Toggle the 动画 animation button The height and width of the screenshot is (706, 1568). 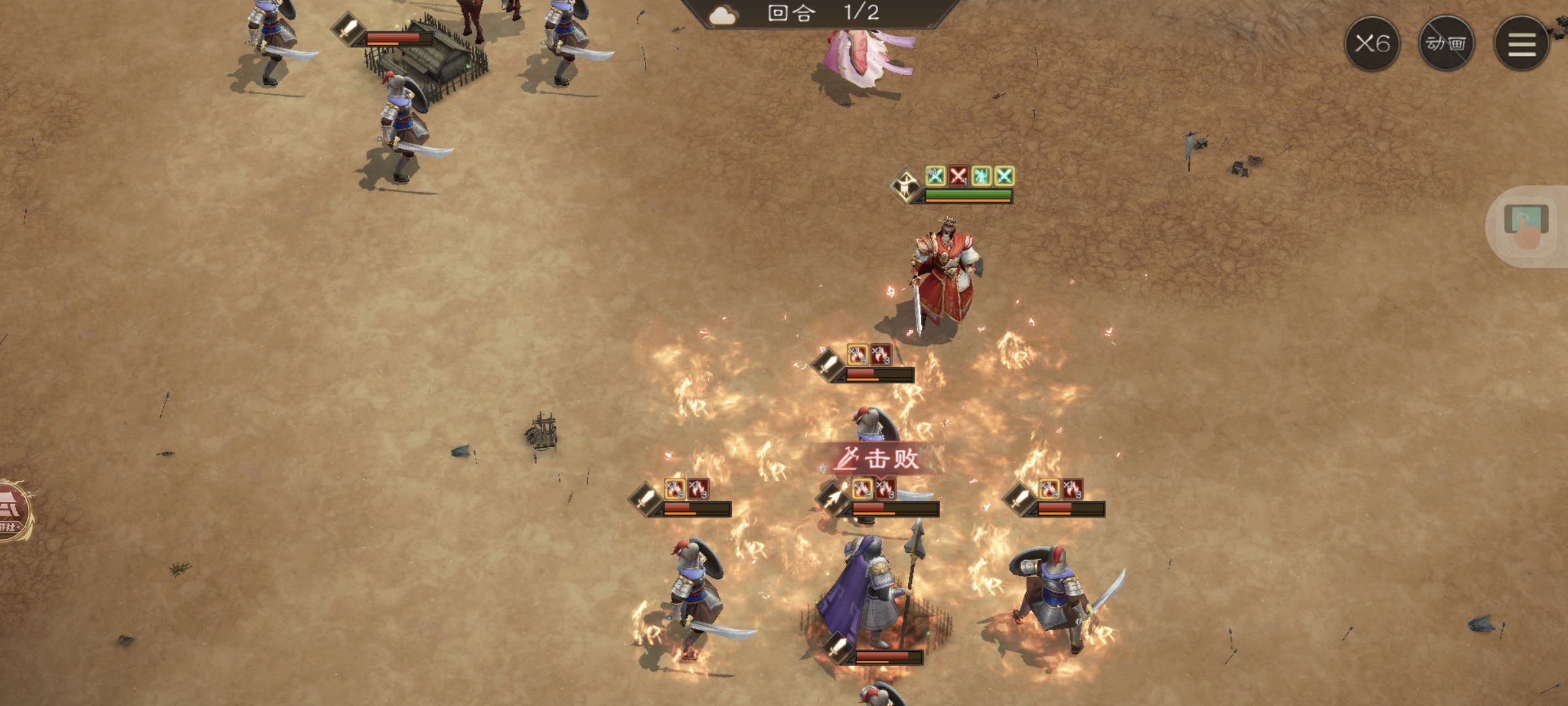tap(1446, 44)
